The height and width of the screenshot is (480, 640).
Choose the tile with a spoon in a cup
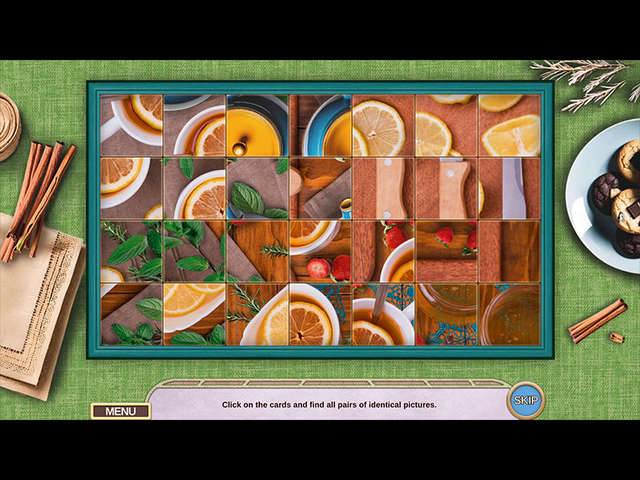click(x=383, y=315)
